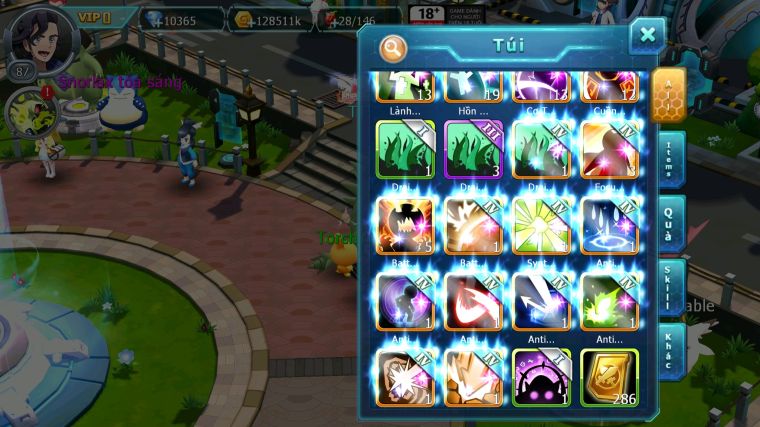Open the round creature icon with red alert
The width and height of the screenshot is (760, 427).
point(26,112)
